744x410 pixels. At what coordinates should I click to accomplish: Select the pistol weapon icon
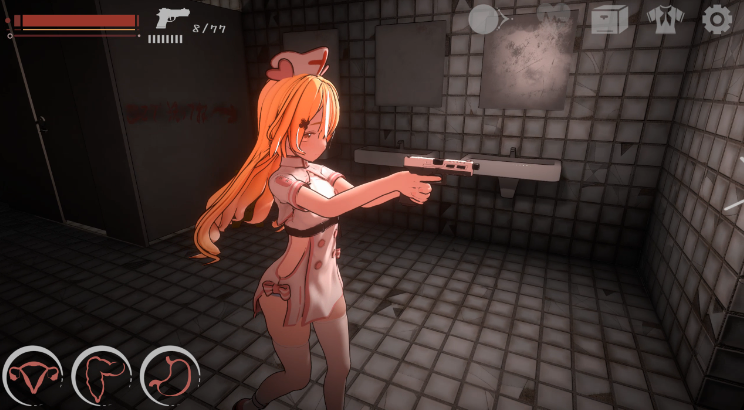tap(172, 19)
